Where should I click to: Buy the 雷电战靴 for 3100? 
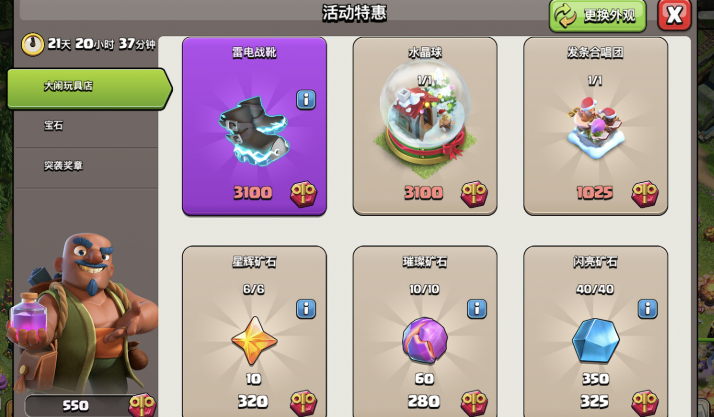click(254, 126)
